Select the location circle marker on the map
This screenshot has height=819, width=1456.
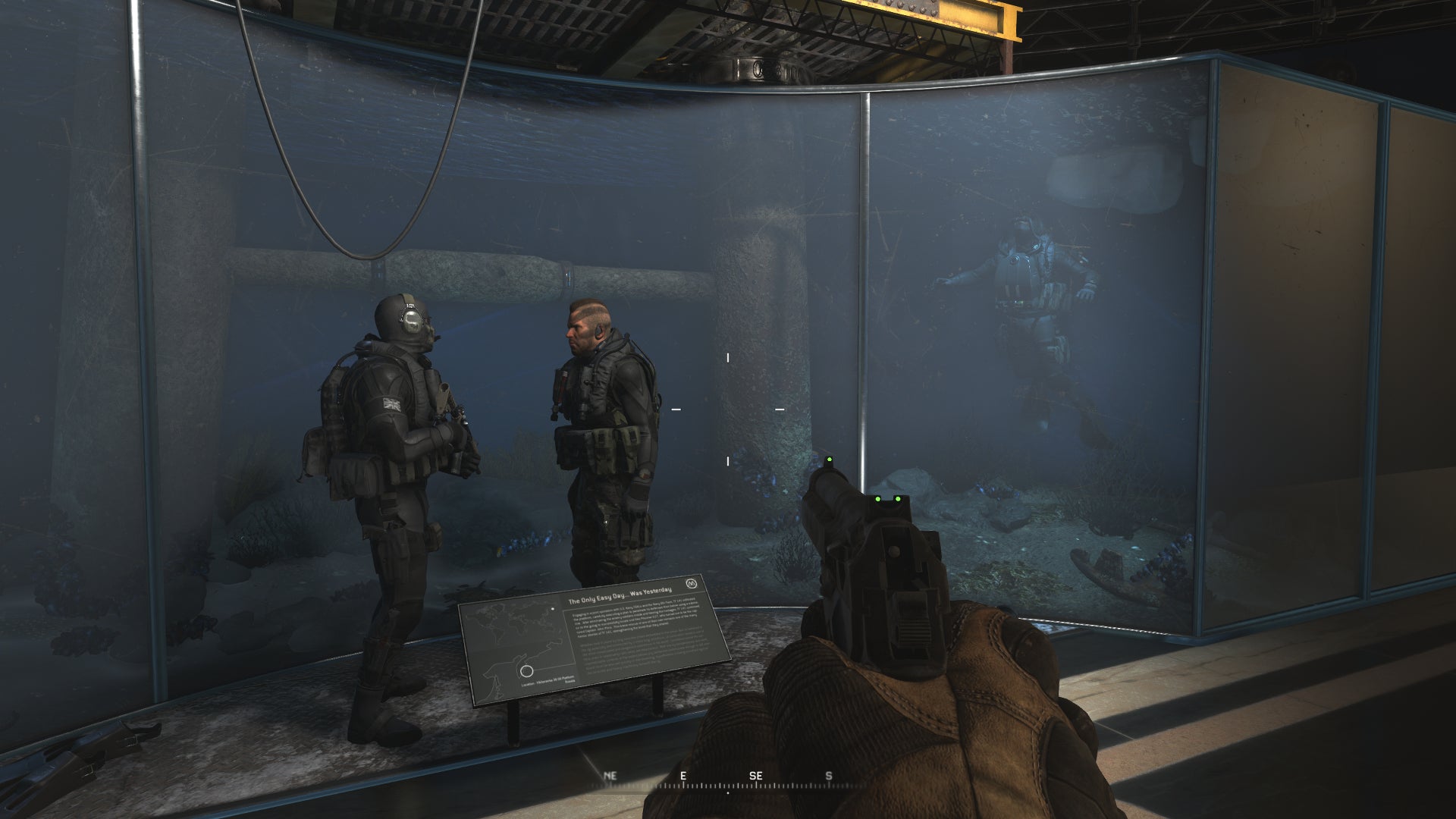click(526, 670)
